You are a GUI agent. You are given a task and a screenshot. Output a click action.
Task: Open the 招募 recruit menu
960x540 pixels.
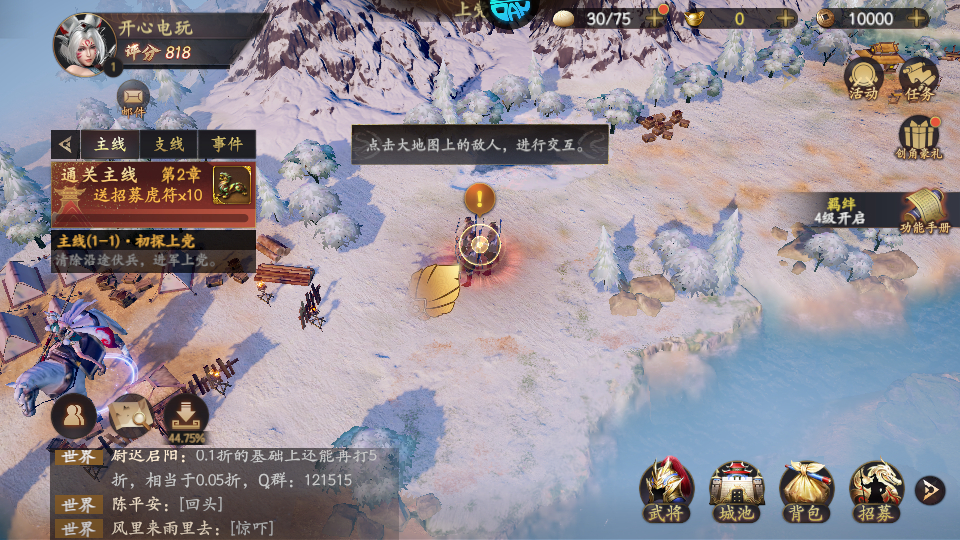(x=876, y=490)
